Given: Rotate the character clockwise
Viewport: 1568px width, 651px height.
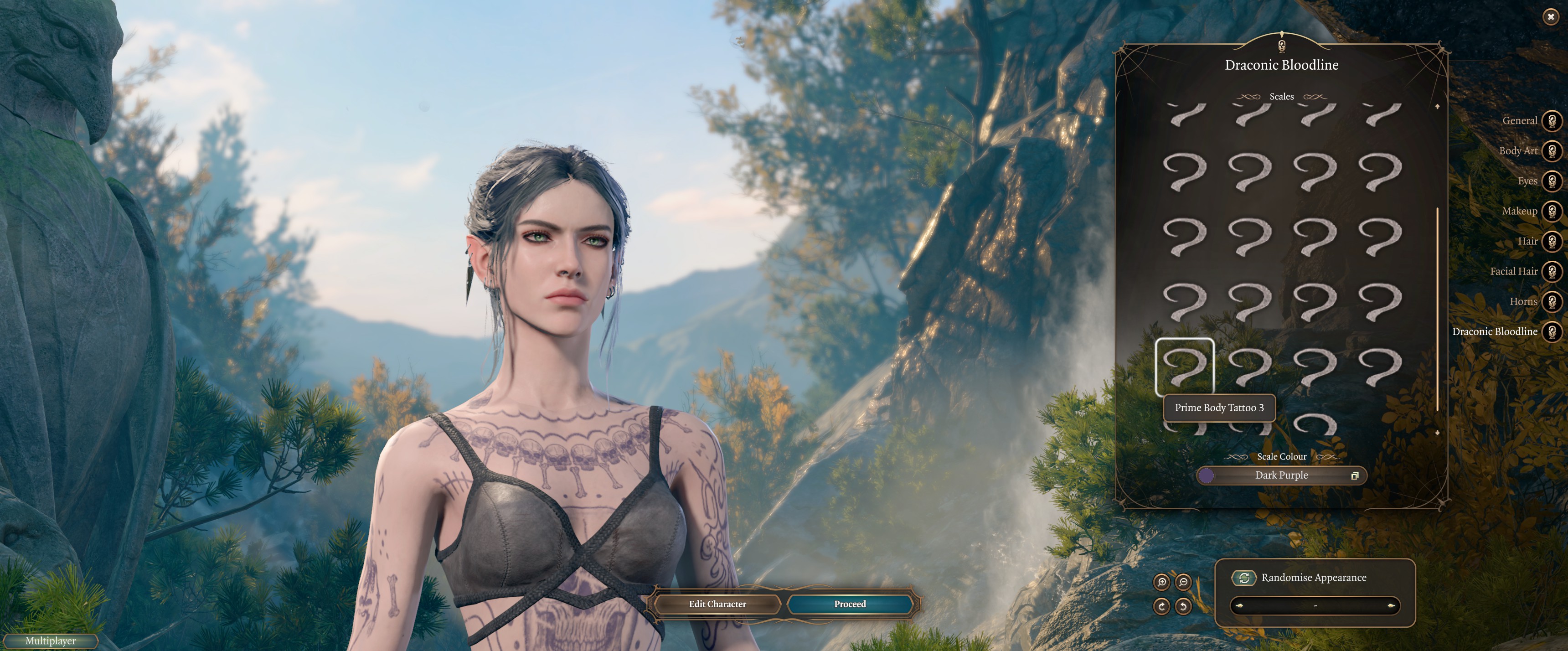Looking at the screenshot, I should click(x=1161, y=606).
